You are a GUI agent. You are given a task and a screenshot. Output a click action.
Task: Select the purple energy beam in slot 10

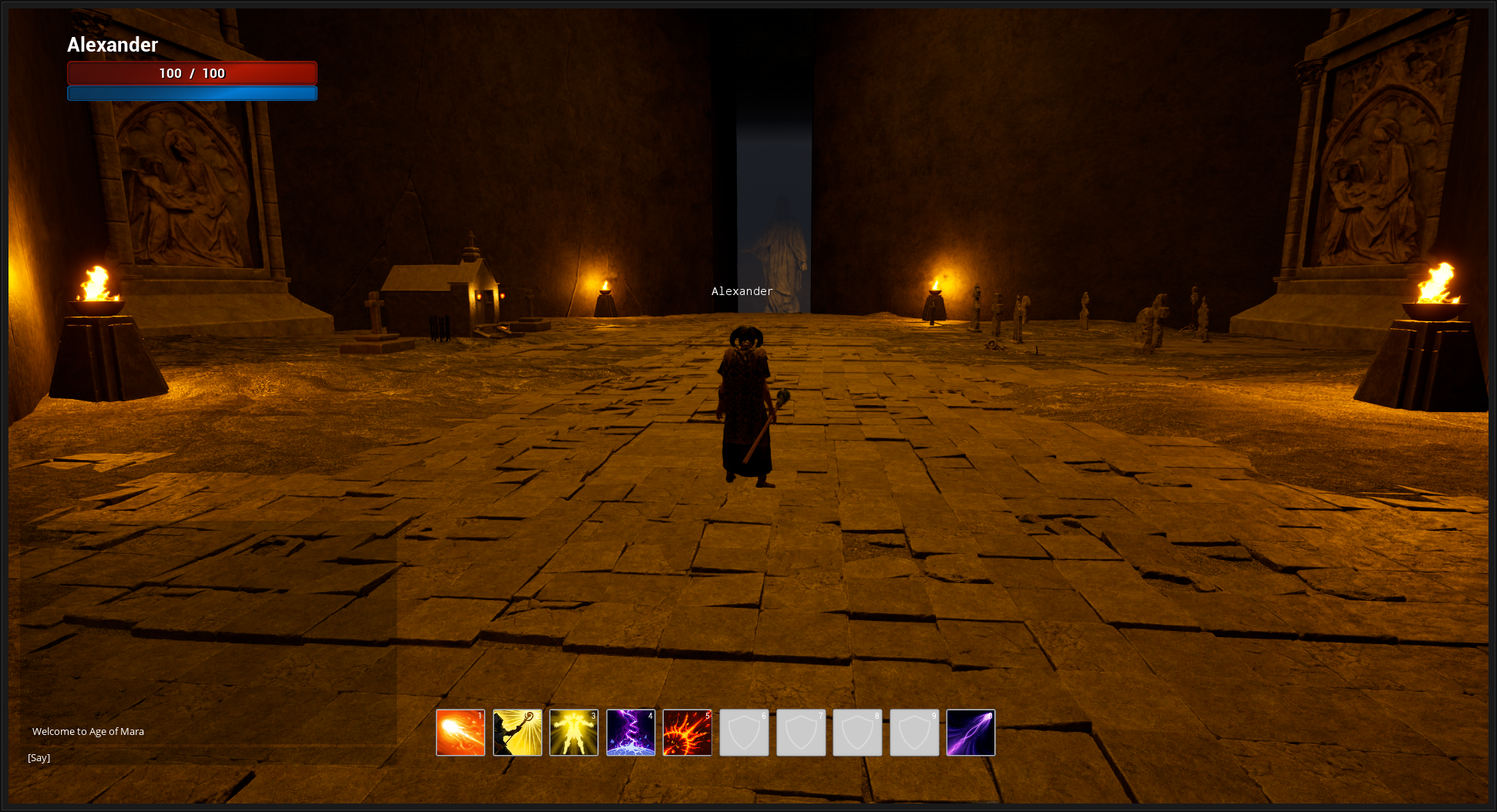coord(971,732)
